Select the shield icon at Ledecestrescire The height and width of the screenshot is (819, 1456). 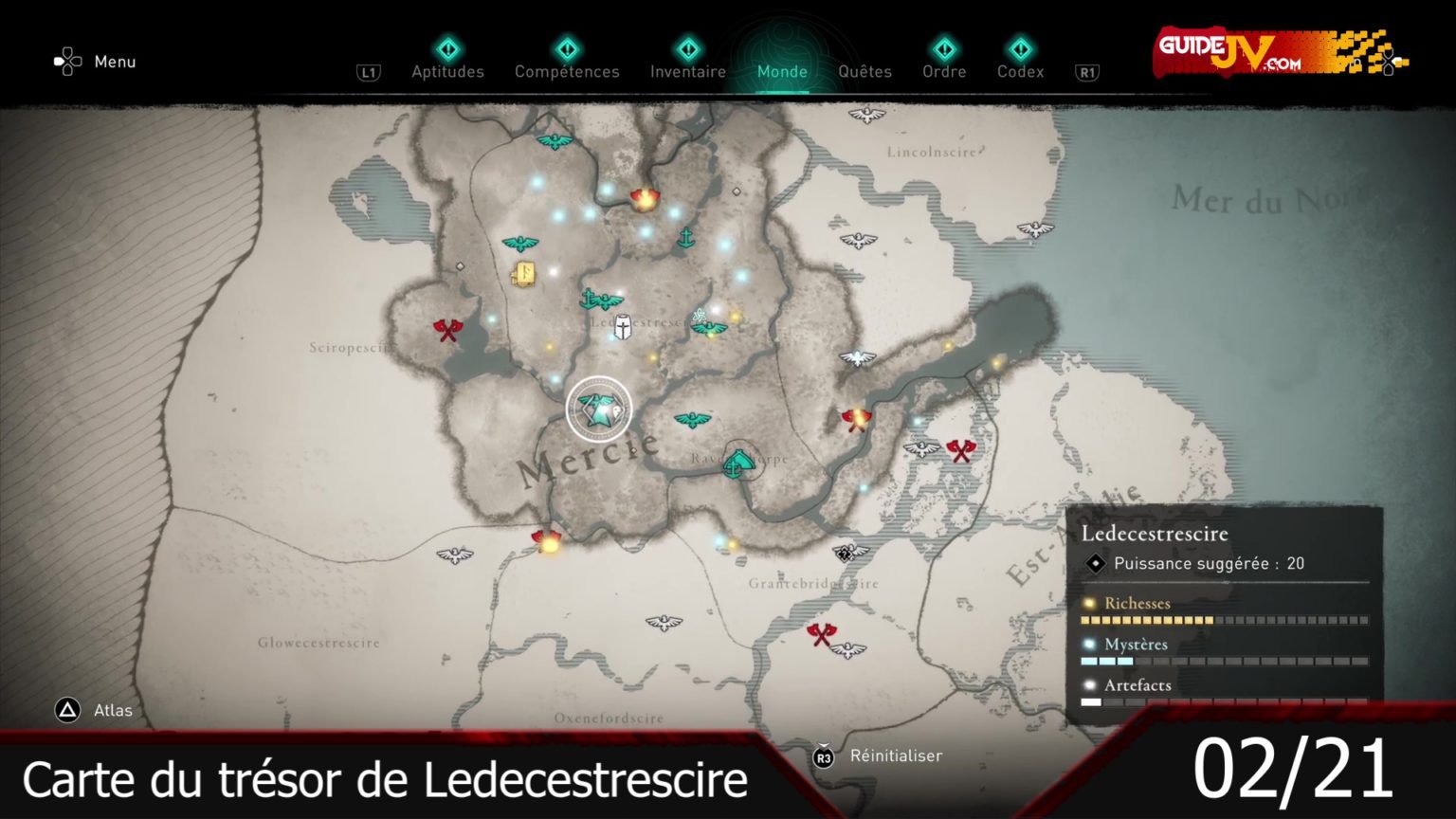[x=625, y=326]
